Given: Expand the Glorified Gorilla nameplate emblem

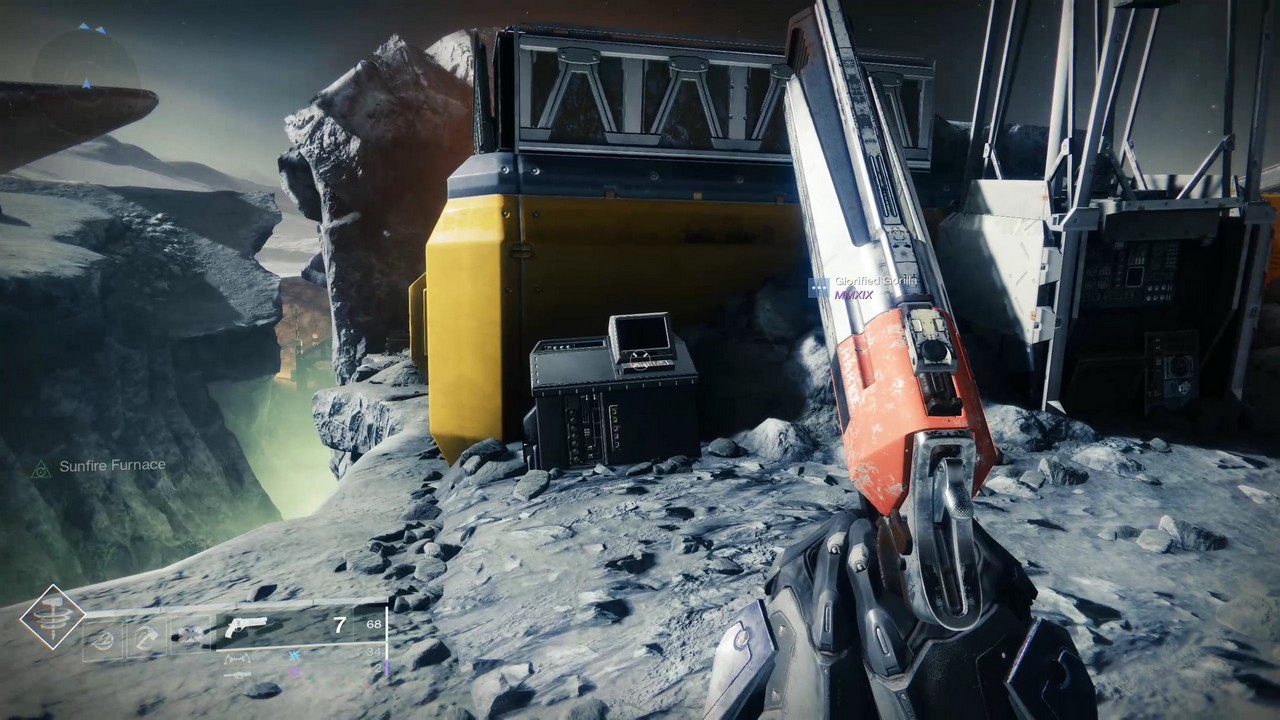Looking at the screenshot, I should tap(819, 286).
